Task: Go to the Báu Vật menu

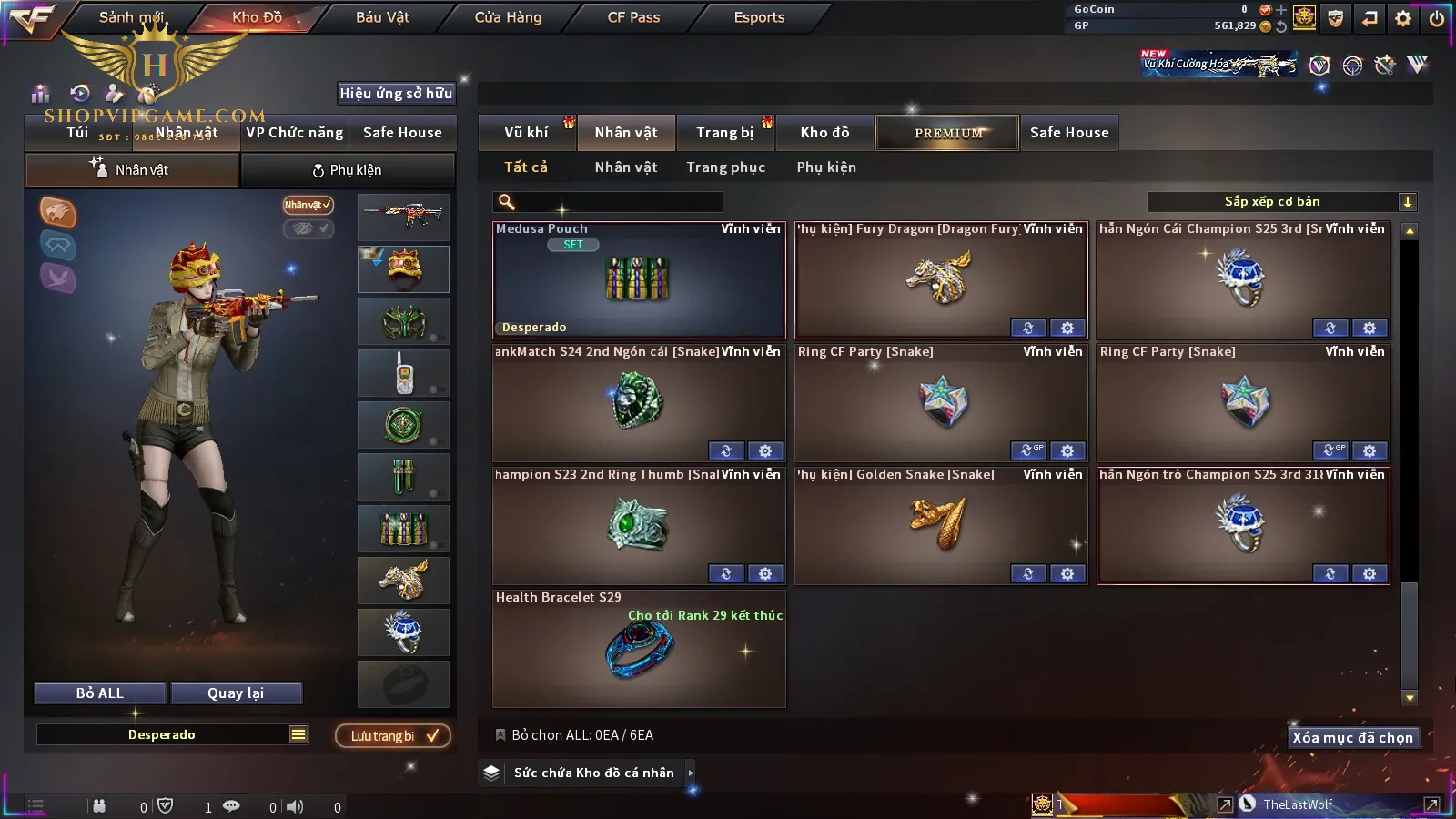Action: click(x=382, y=17)
